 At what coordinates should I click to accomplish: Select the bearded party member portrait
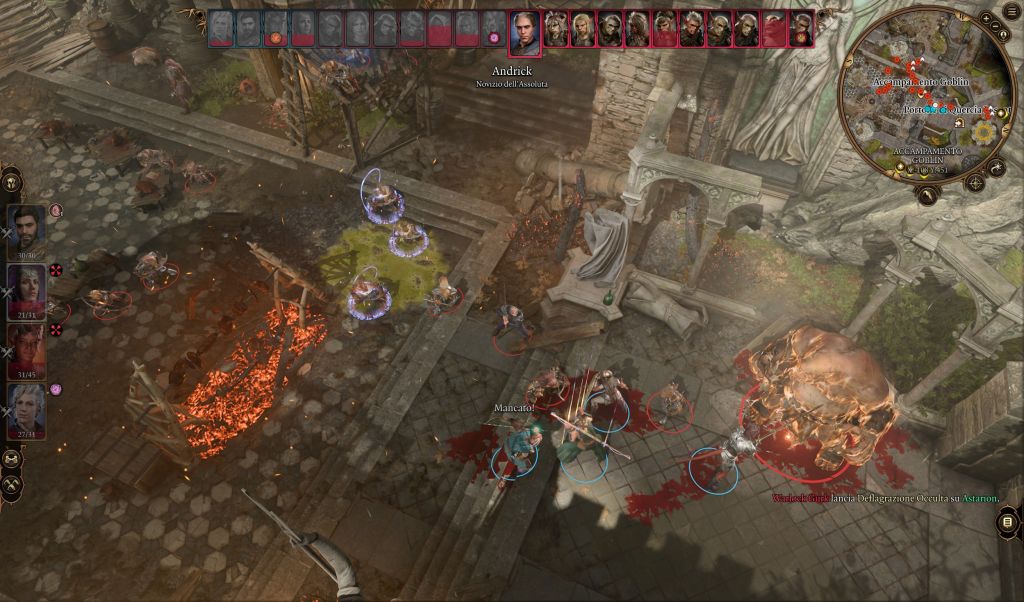[x=27, y=228]
